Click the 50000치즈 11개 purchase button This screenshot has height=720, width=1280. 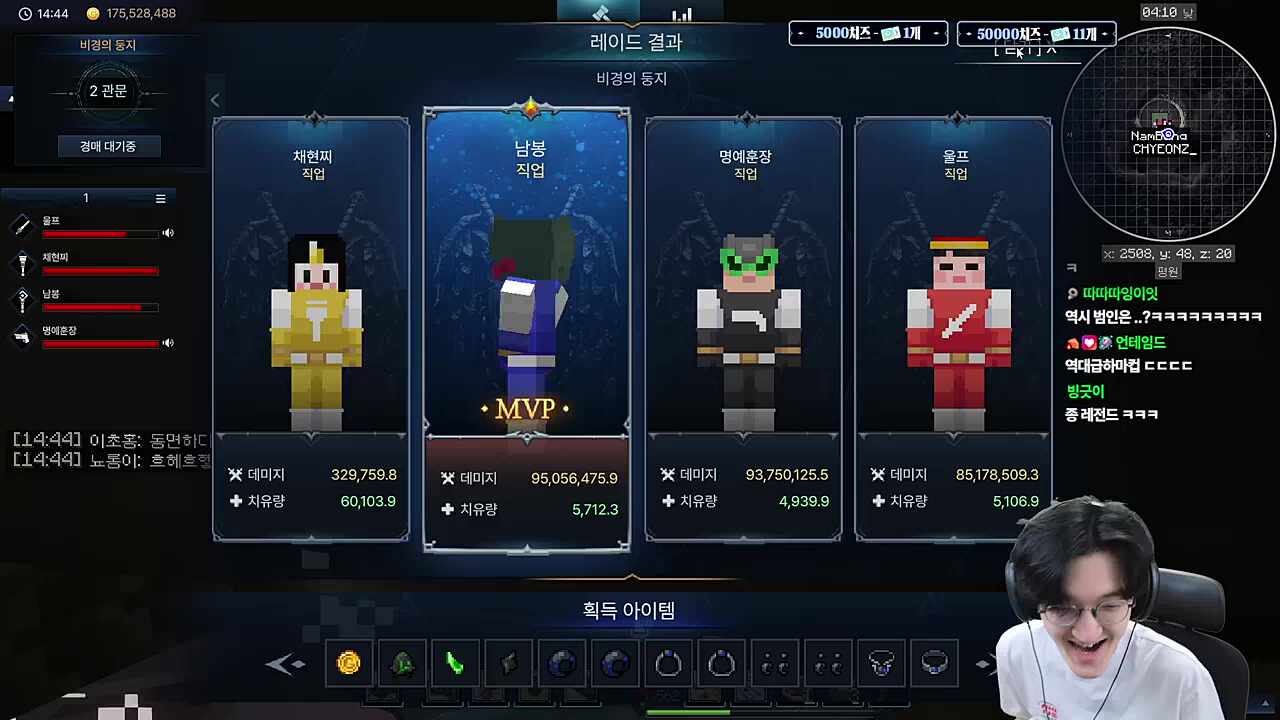tap(1035, 33)
